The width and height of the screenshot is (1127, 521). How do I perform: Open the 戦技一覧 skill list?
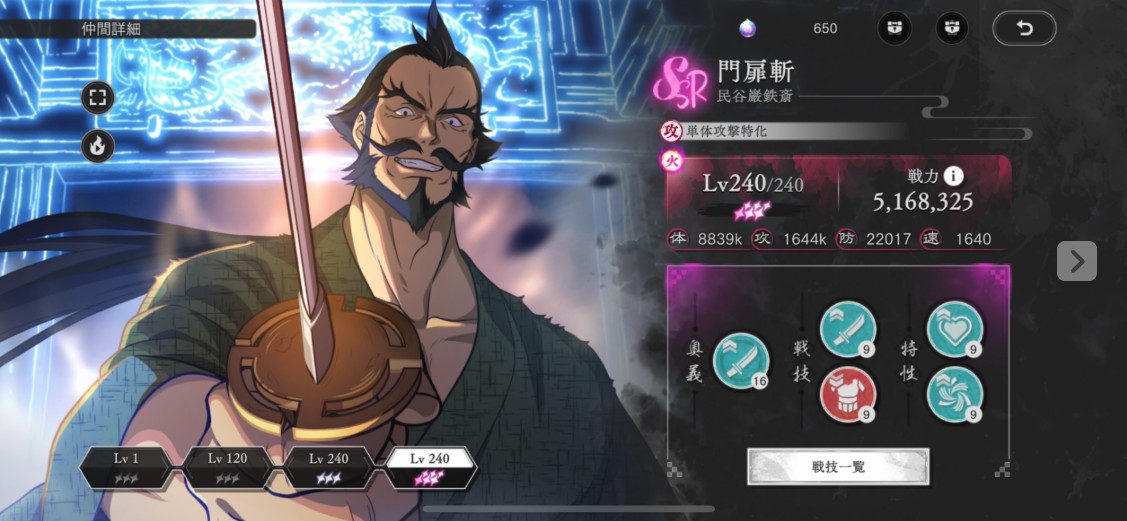click(838, 466)
